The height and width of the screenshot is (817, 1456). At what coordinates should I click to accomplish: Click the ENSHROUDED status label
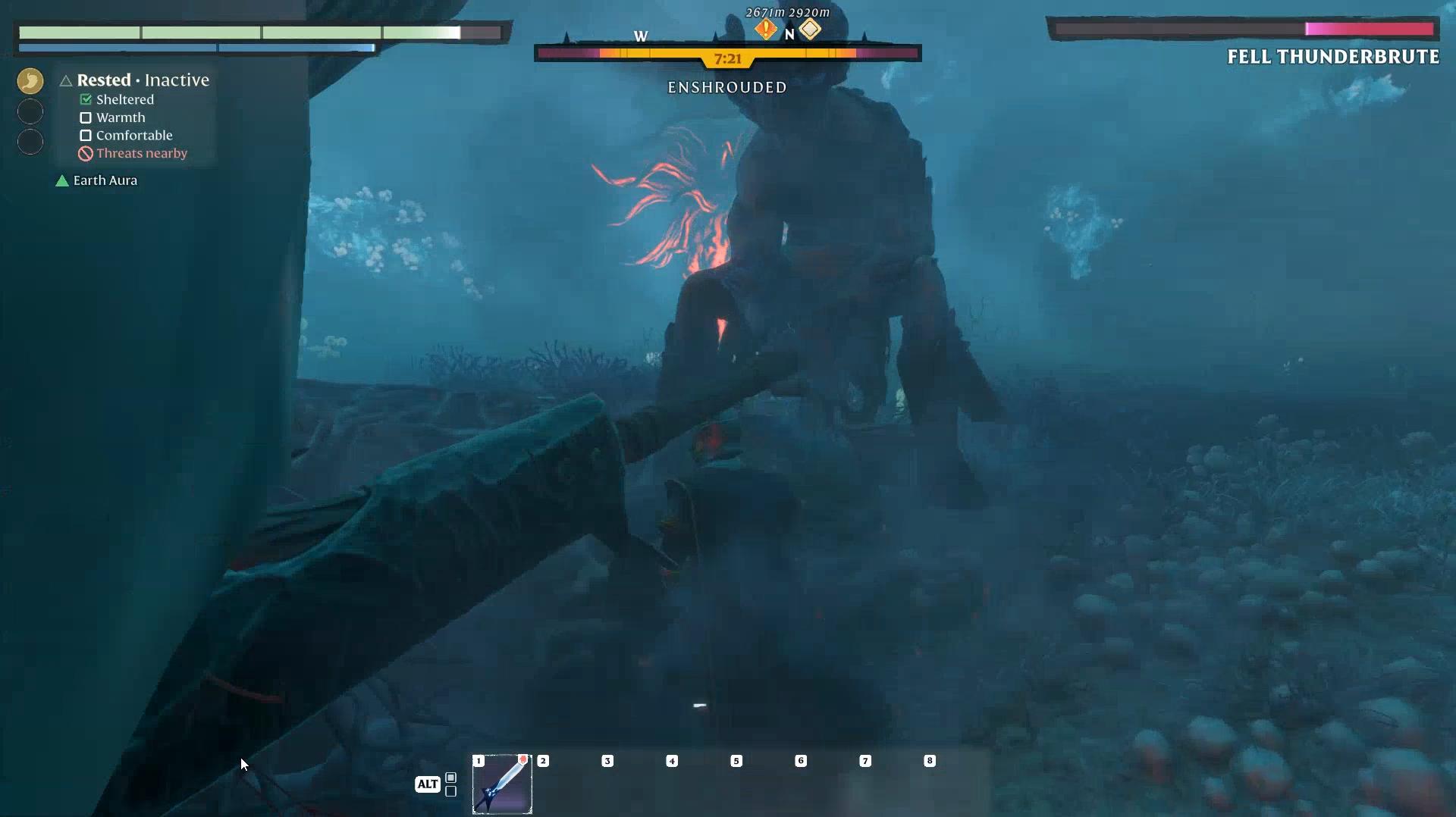(727, 87)
